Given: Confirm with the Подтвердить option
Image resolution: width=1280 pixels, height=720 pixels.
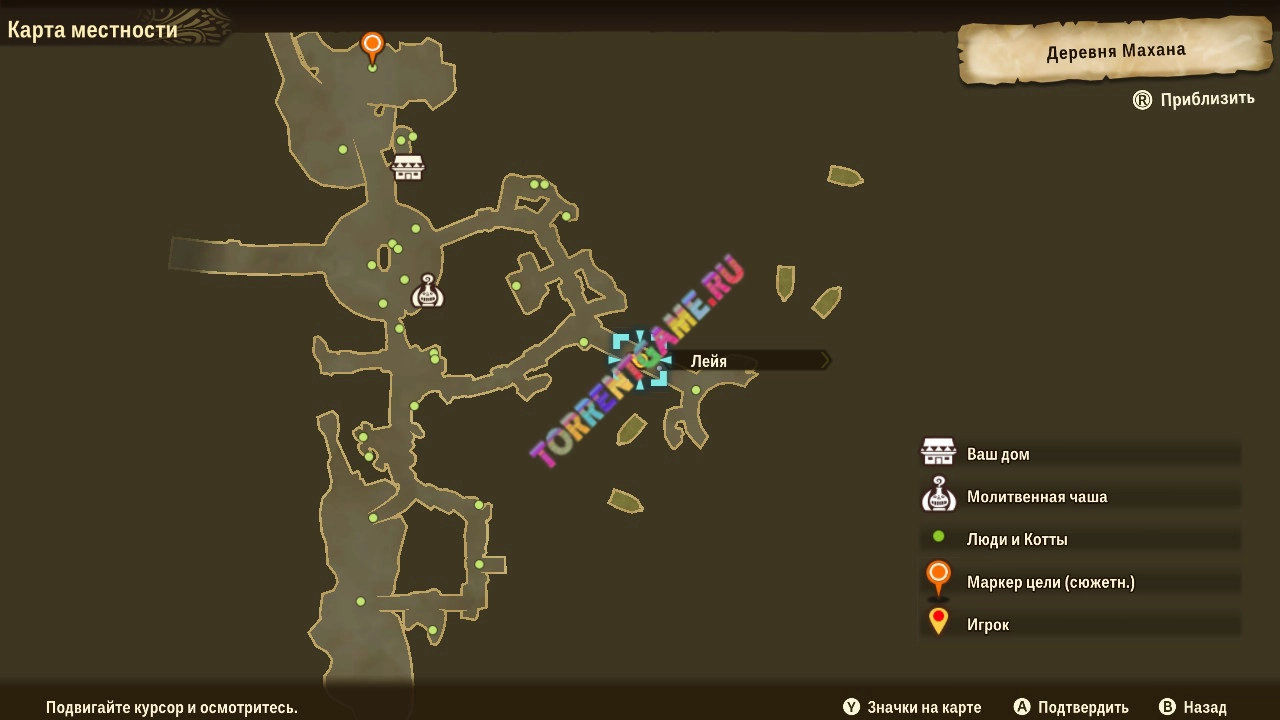Looking at the screenshot, I should click(1072, 707).
